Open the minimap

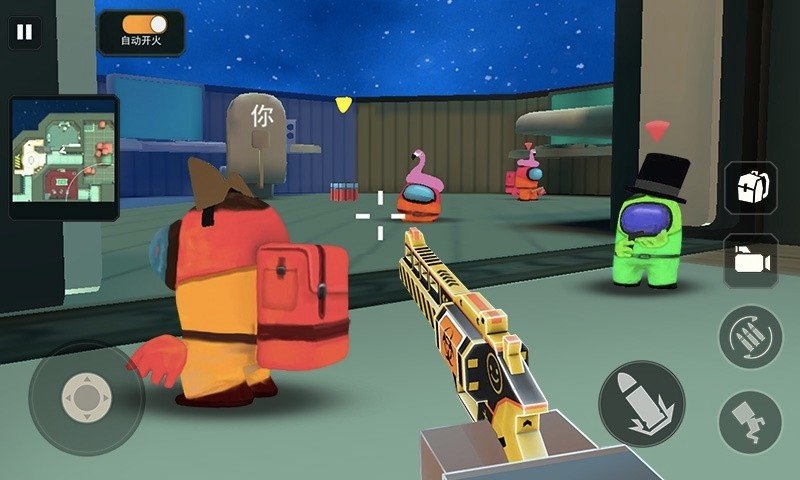(64, 158)
